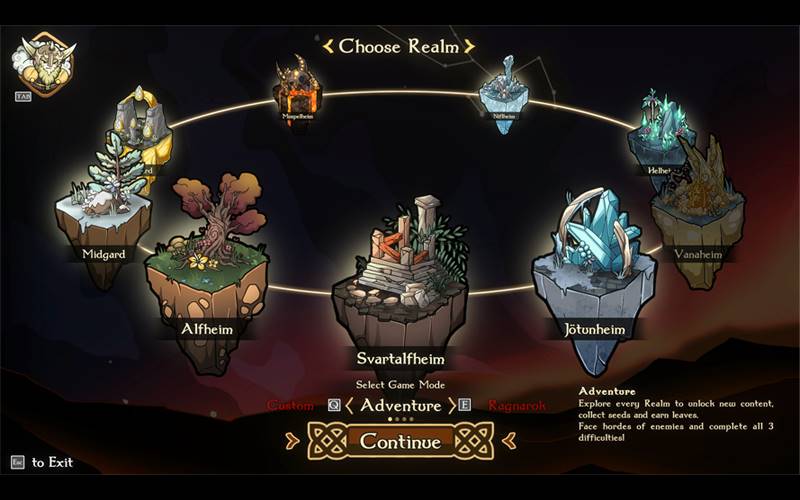This screenshot has width=800, height=500.
Task: Click the right arrow beside Adventure
Action: (x=450, y=406)
